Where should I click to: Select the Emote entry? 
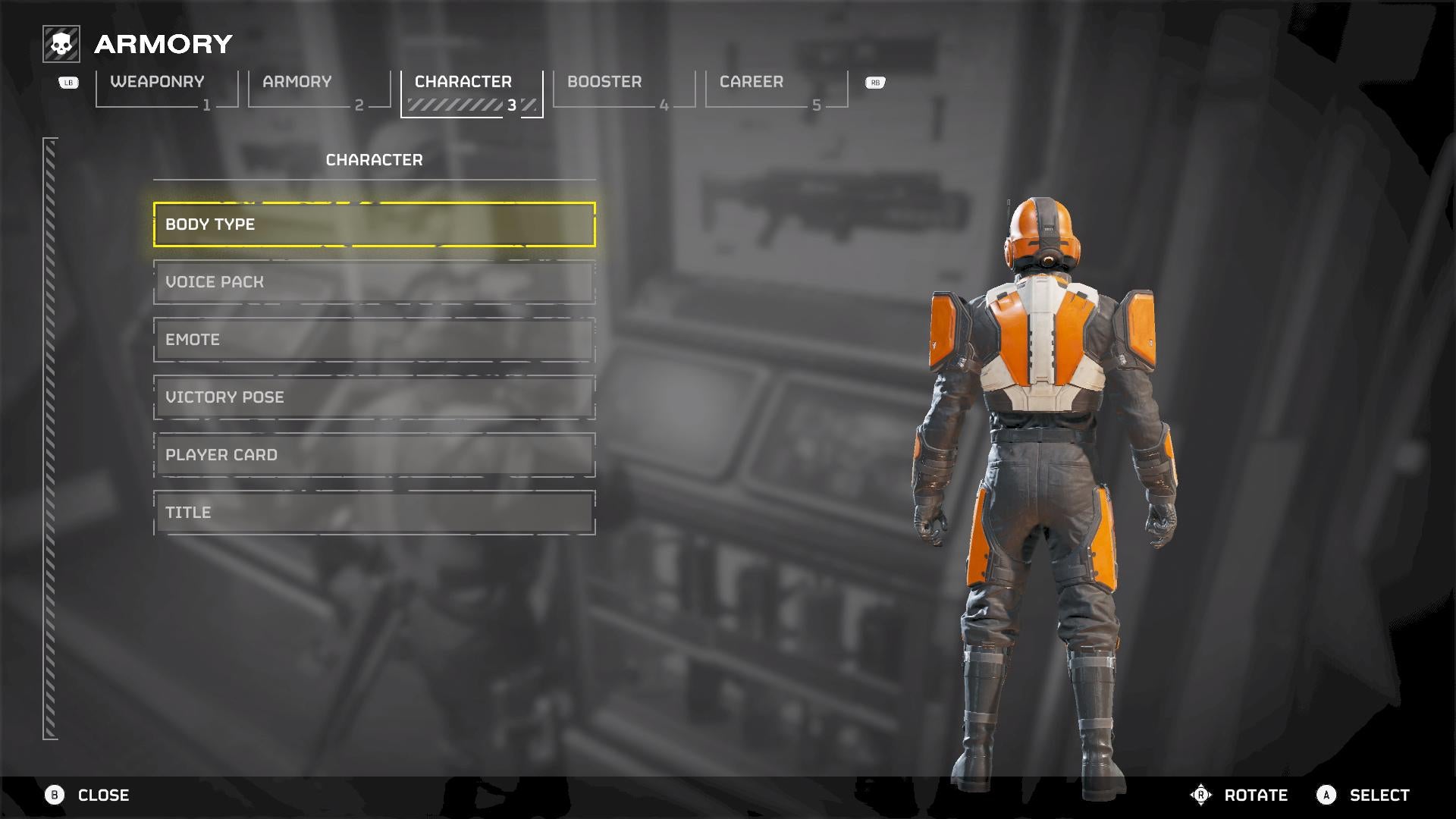click(x=374, y=340)
